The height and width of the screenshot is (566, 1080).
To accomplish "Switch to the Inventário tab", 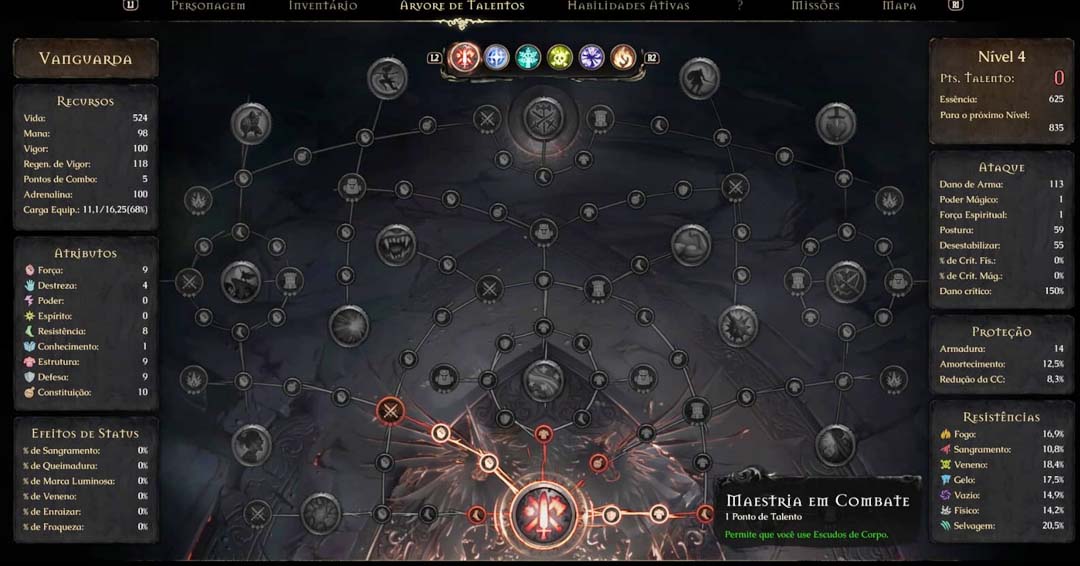I will (323, 6).
